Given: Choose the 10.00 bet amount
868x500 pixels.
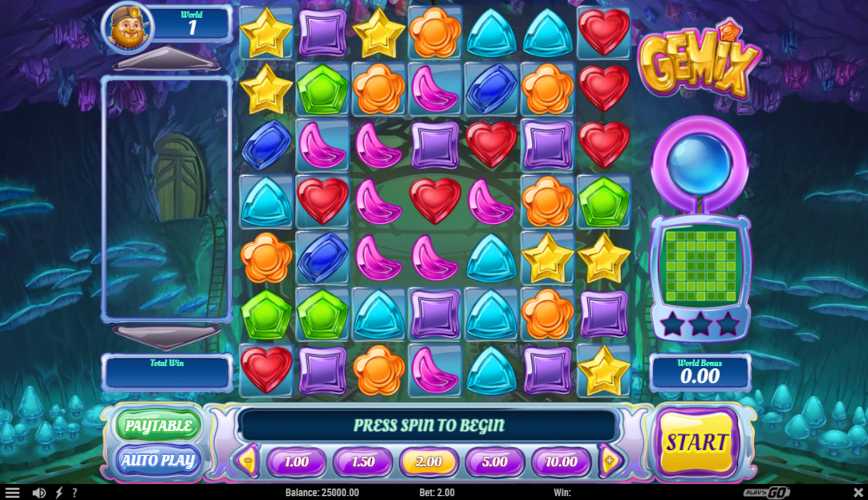Looking at the screenshot, I should [x=561, y=461].
